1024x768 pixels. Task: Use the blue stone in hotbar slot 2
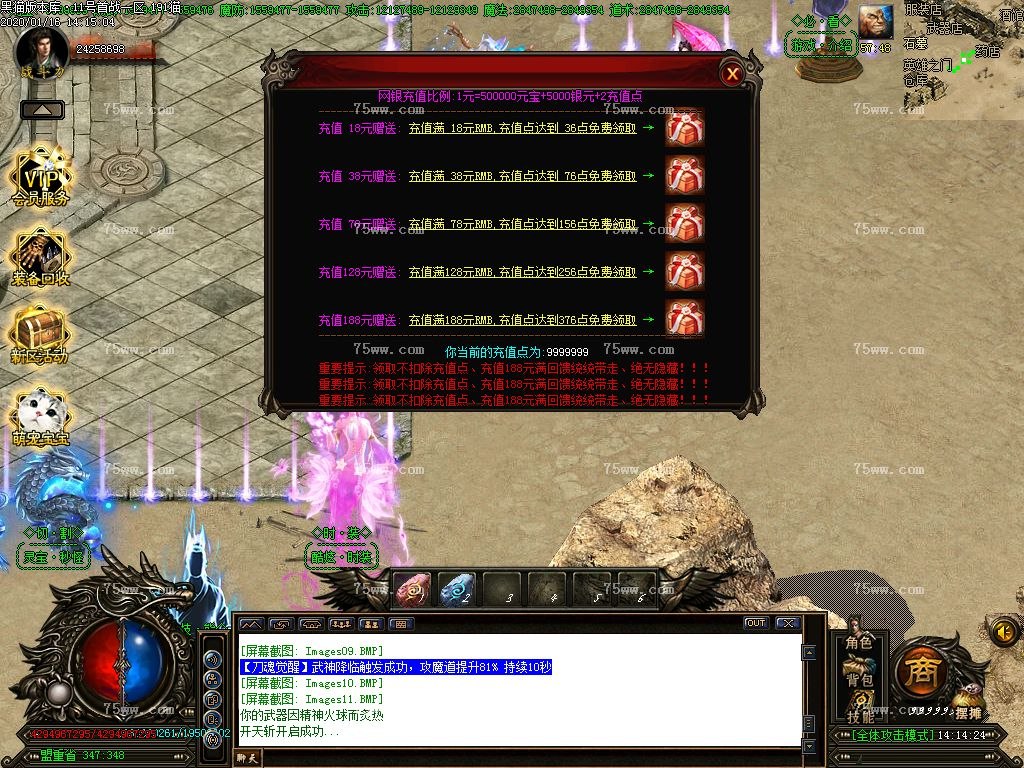(x=457, y=589)
